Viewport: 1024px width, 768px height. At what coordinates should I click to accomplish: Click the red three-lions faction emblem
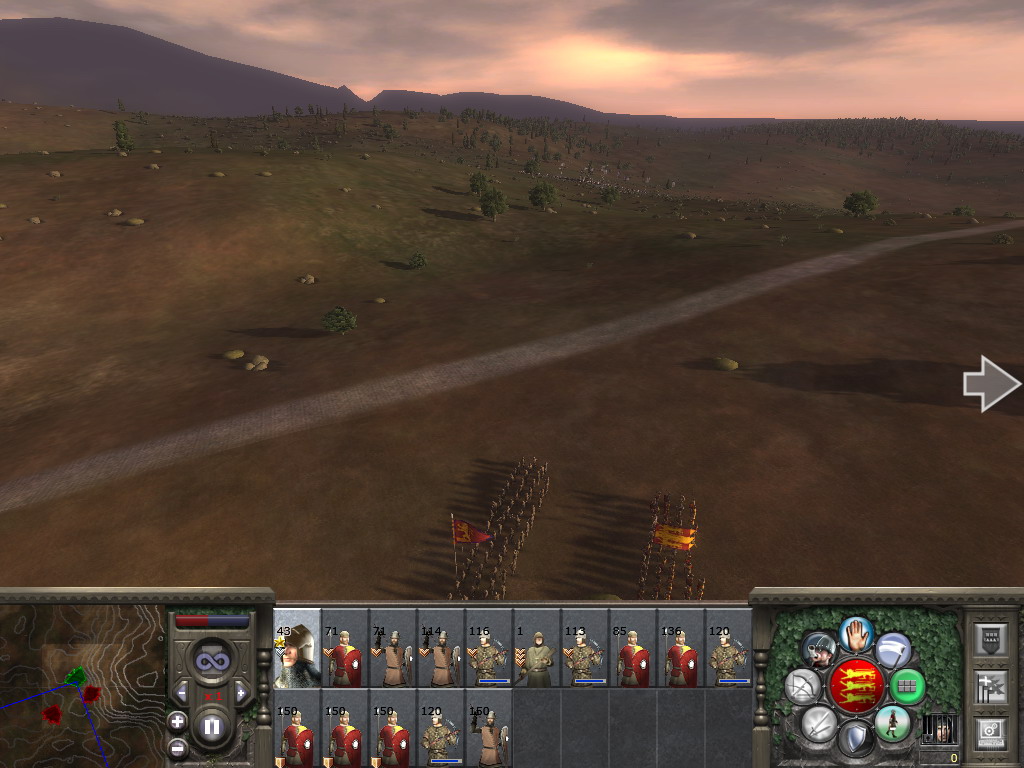[x=856, y=686]
